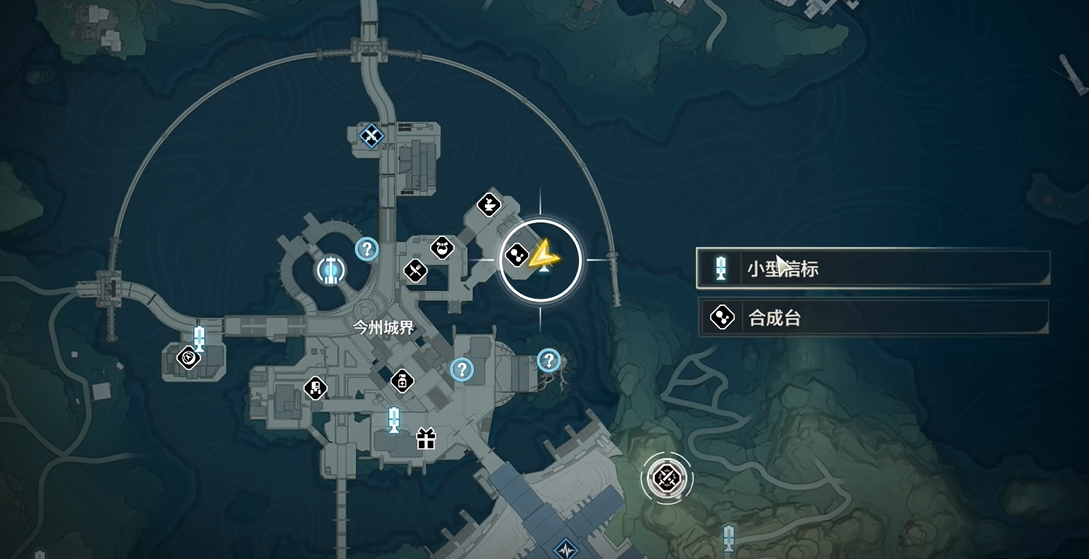Click the question mark marker beside the nexus
The height and width of the screenshot is (559, 1089).
(367, 249)
